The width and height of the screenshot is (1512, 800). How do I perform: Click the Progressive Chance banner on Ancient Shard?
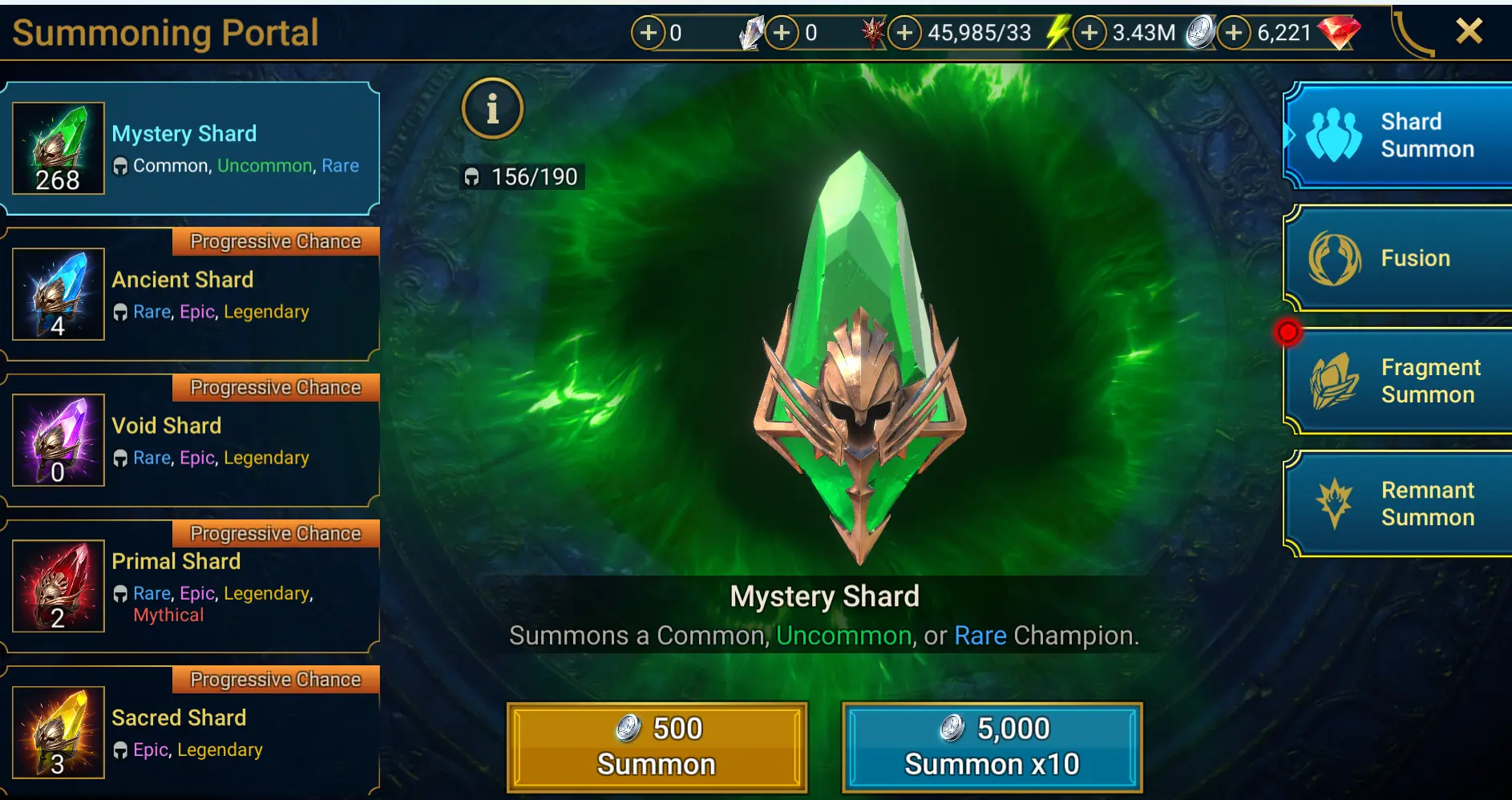click(x=275, y=241)
